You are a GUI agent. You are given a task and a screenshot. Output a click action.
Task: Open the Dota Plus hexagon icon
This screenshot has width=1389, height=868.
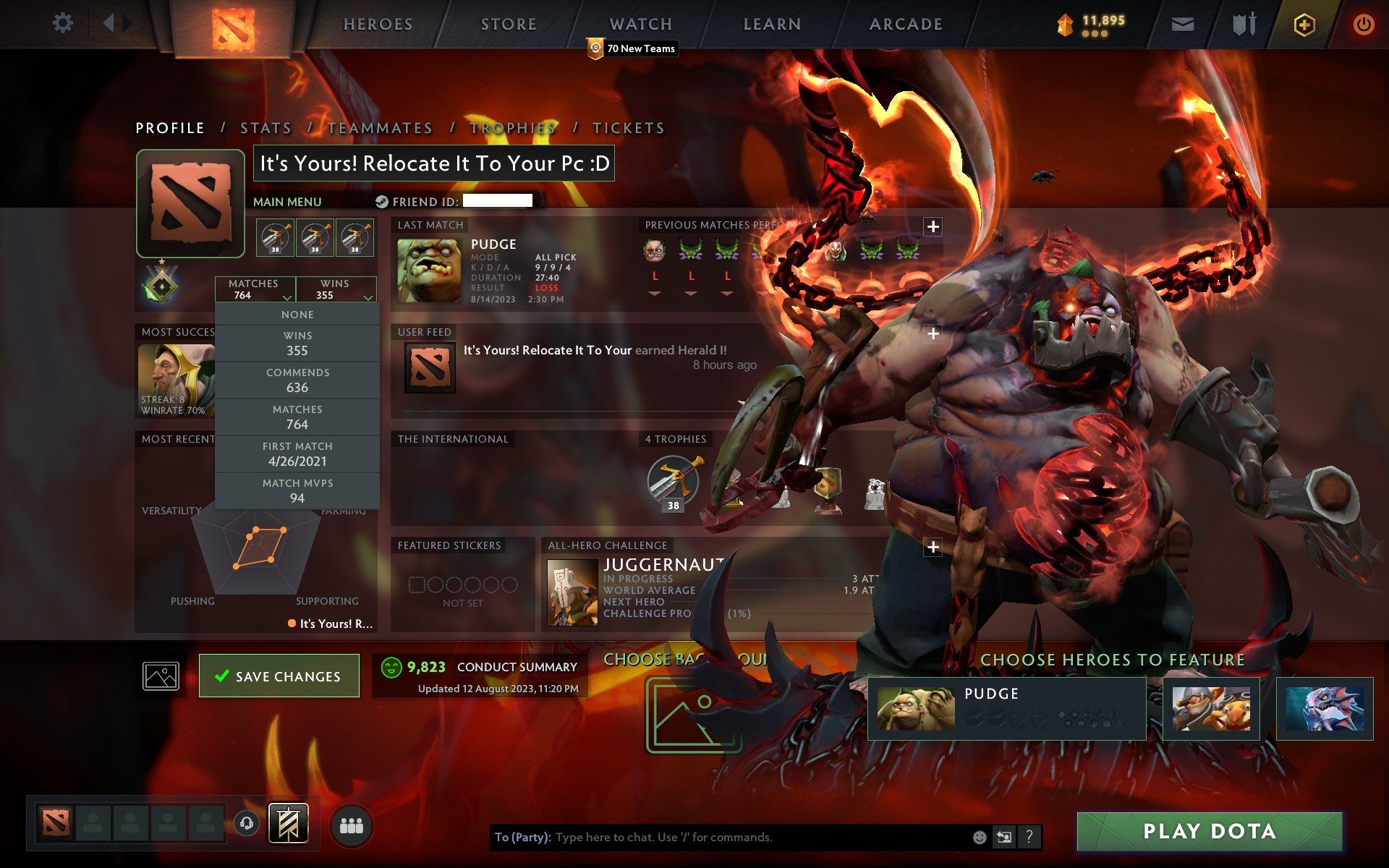[x=1303, y=23]
